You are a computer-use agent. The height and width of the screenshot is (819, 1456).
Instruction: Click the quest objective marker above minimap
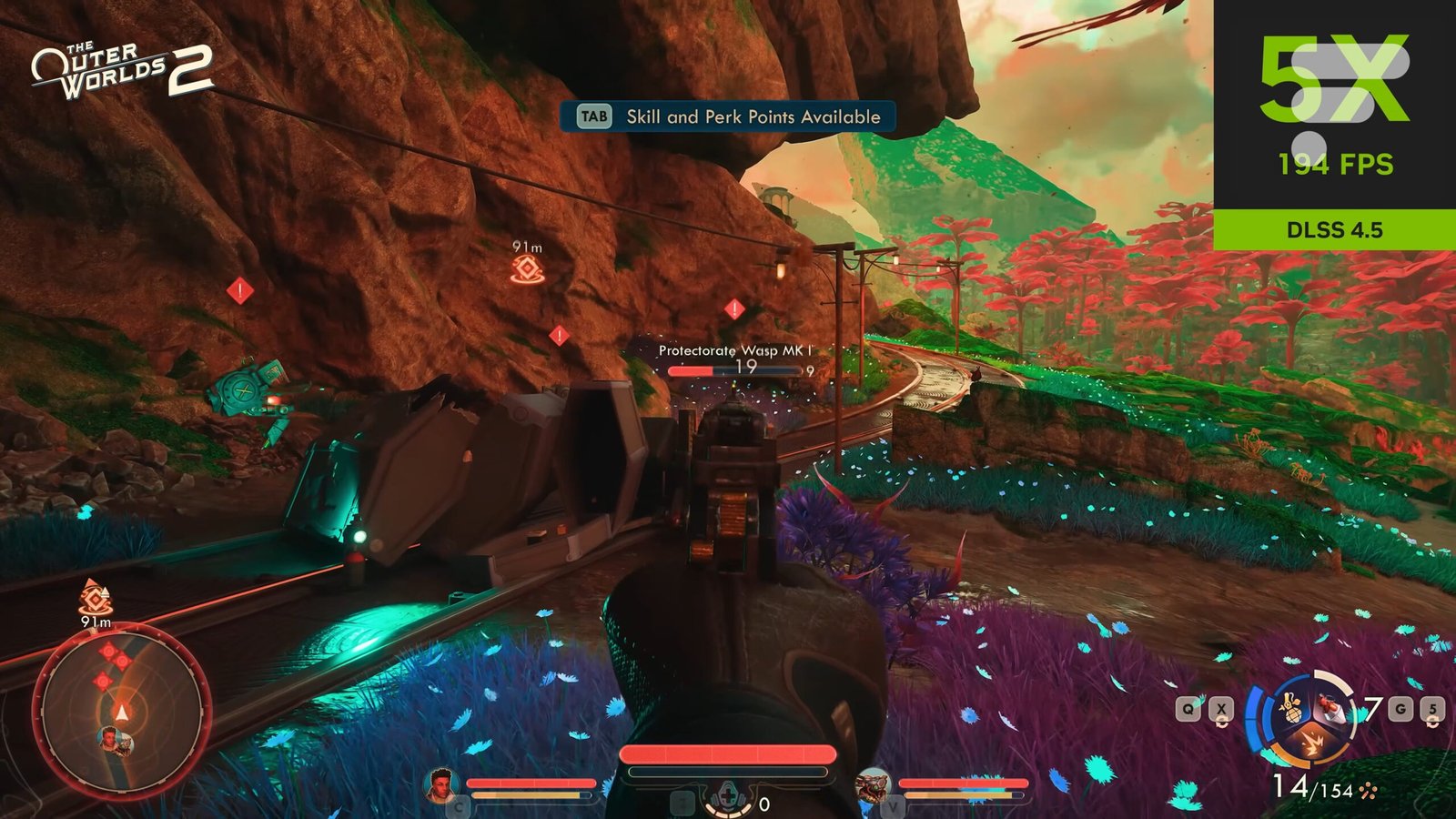point(94,598)
